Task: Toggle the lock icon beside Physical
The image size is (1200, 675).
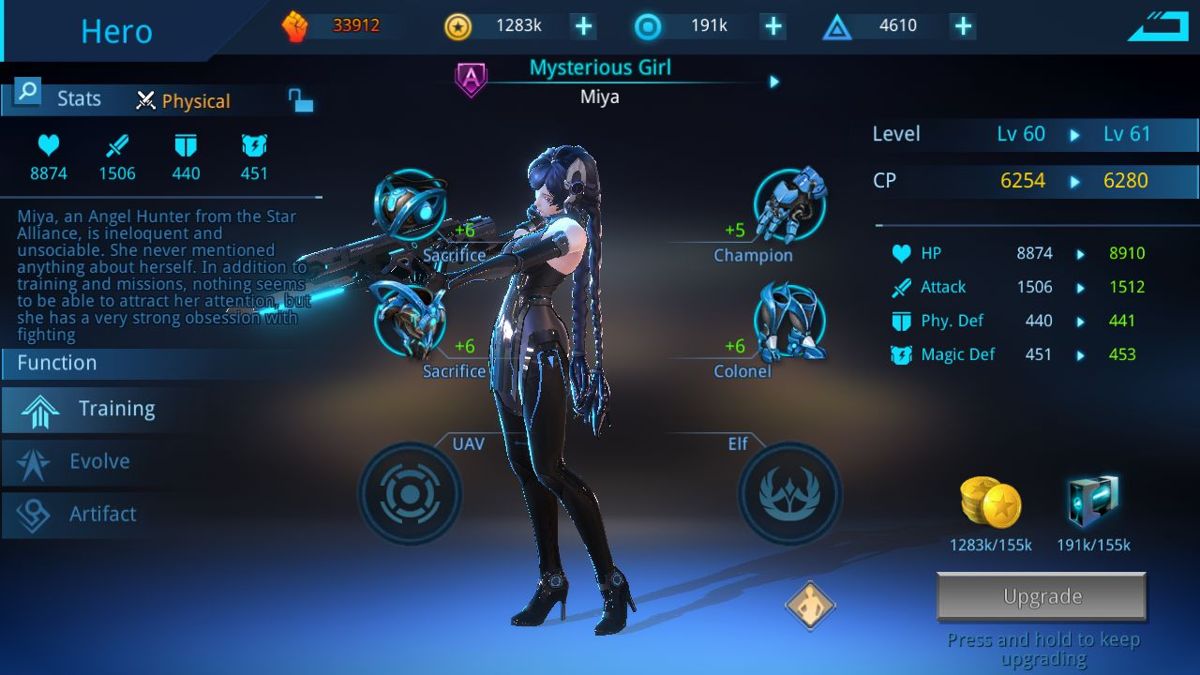Action: click(x=300, y=100)
